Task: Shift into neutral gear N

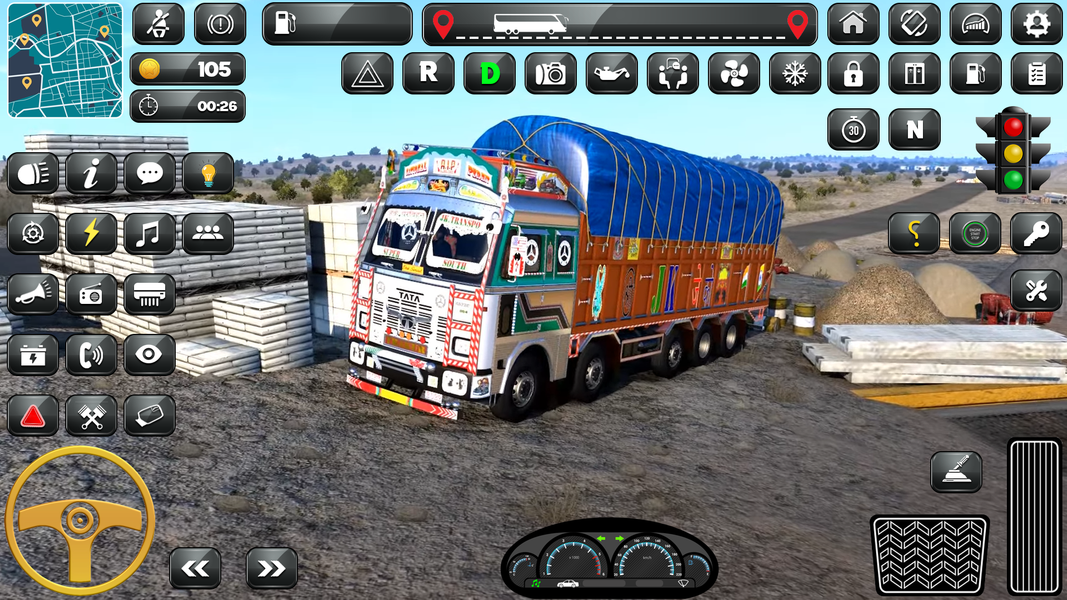Action: [x=914, y=130]
